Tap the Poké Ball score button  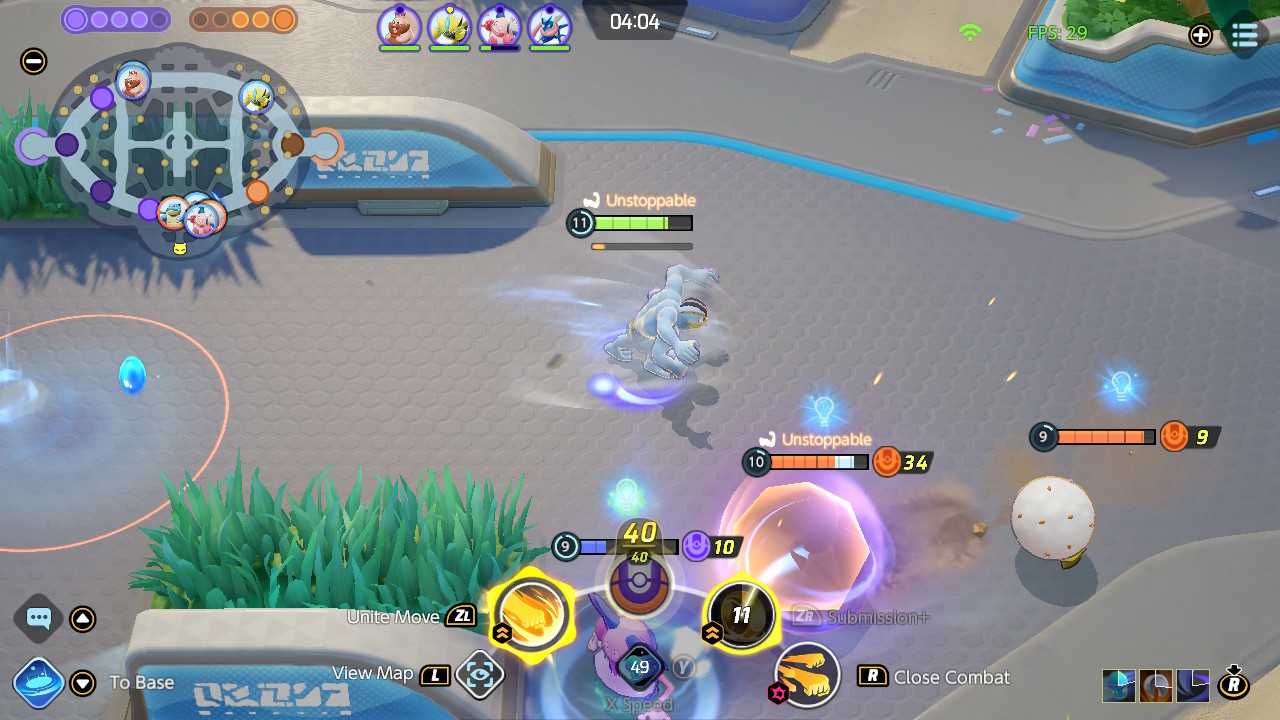[639, 580]
